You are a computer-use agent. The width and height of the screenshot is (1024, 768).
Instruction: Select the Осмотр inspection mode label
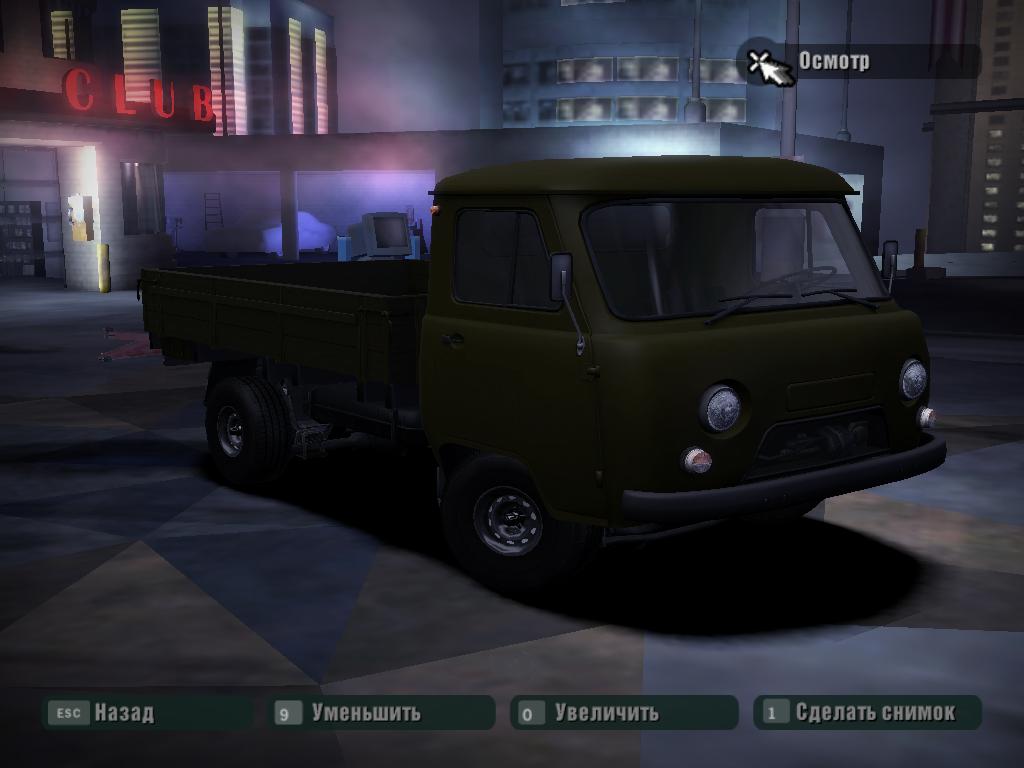833,61
